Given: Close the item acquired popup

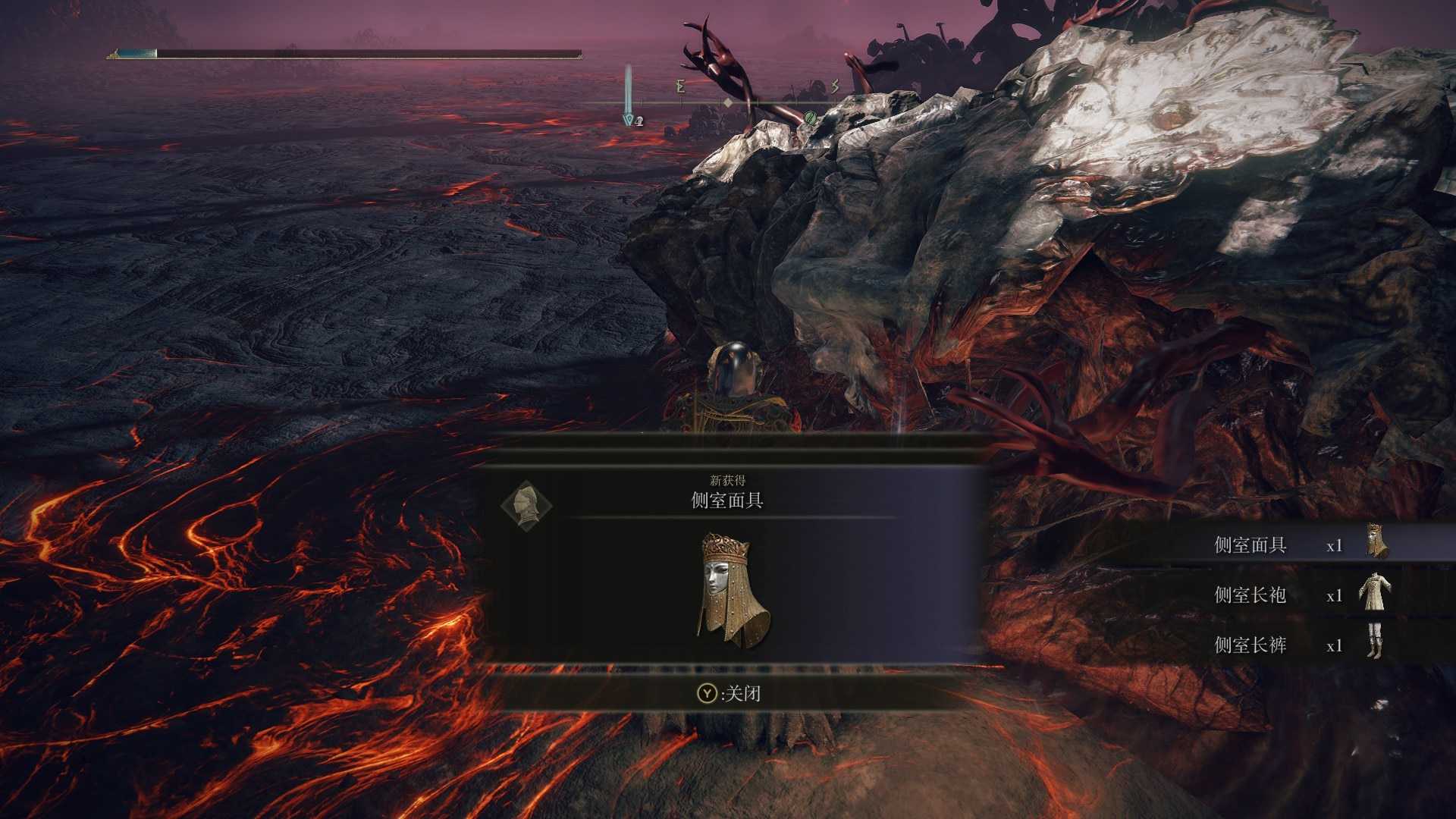Looking at the screenshot, I should click(729, 693).
